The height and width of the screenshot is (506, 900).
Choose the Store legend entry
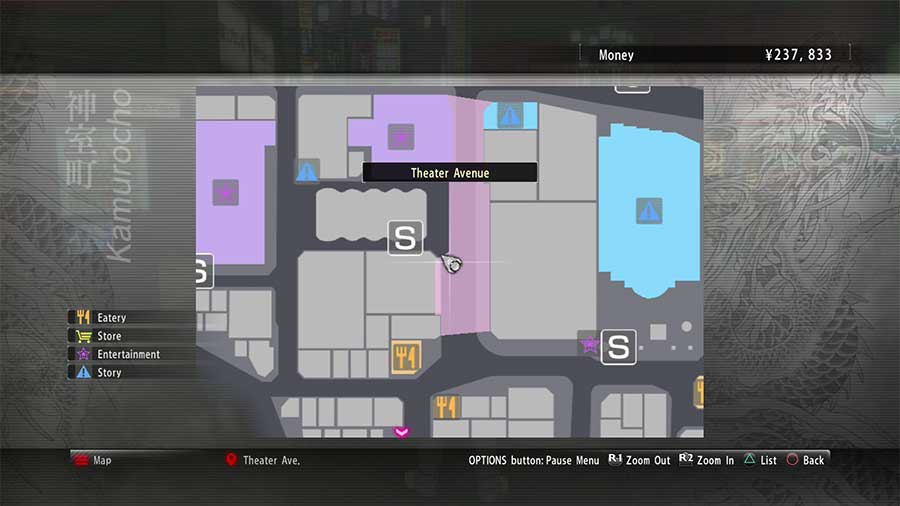(108, 336)
